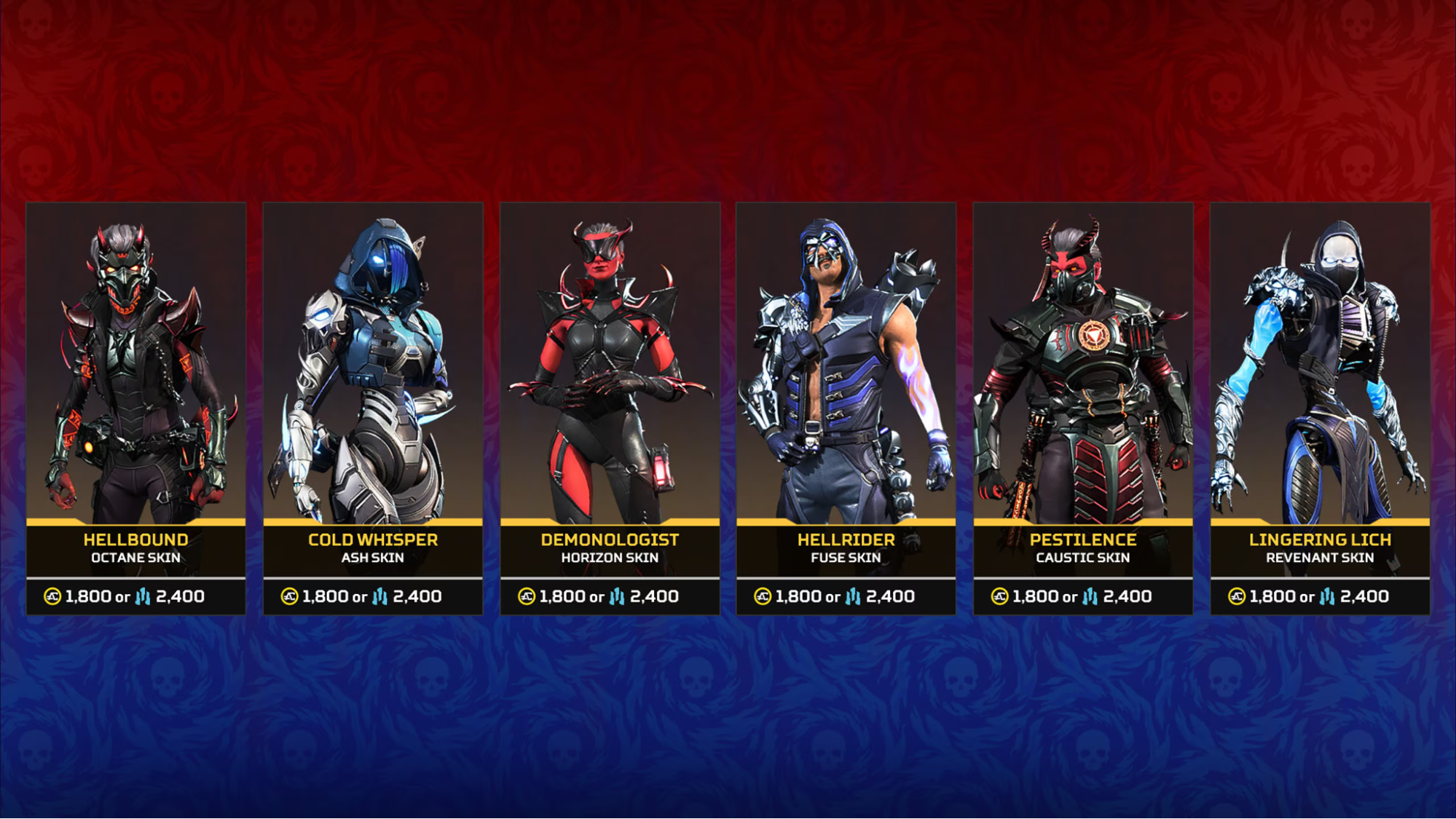Click the crafting metals icon on the Demonologist price row
The width and height of the screenshot is (1456, 819).
tap(616, 596)
